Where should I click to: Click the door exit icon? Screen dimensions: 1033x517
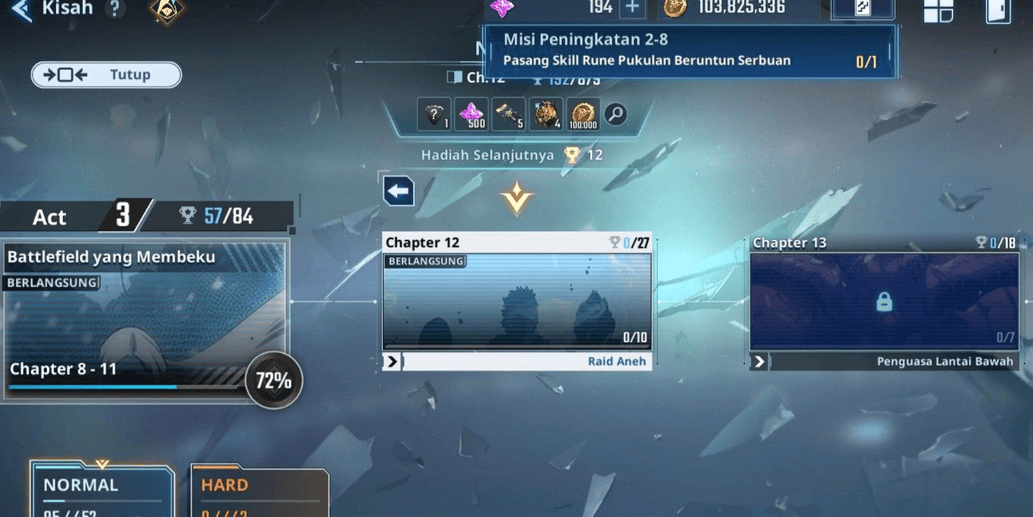tap(997, 10)
